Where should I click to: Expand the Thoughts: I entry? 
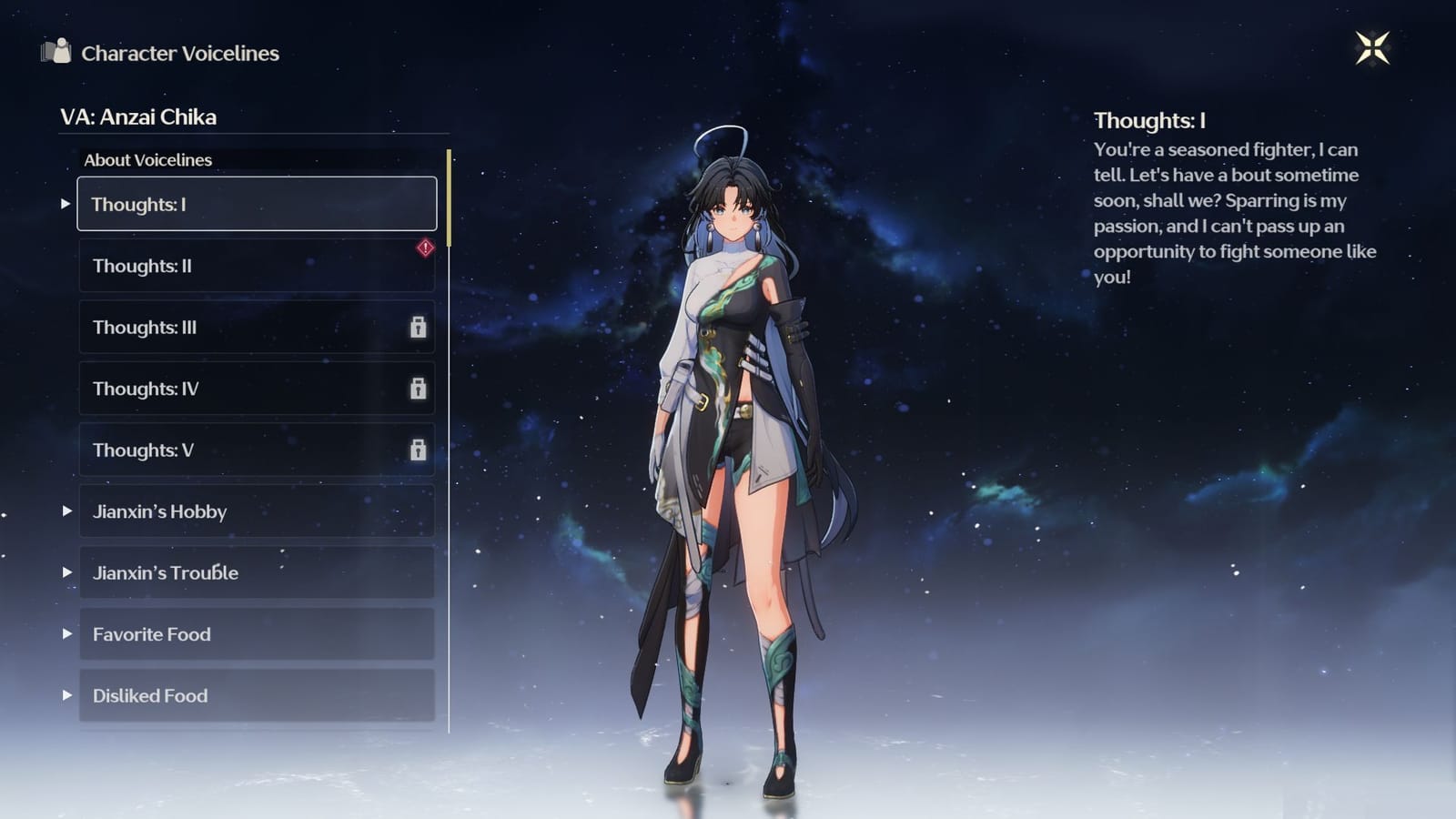tap(66, 205)
